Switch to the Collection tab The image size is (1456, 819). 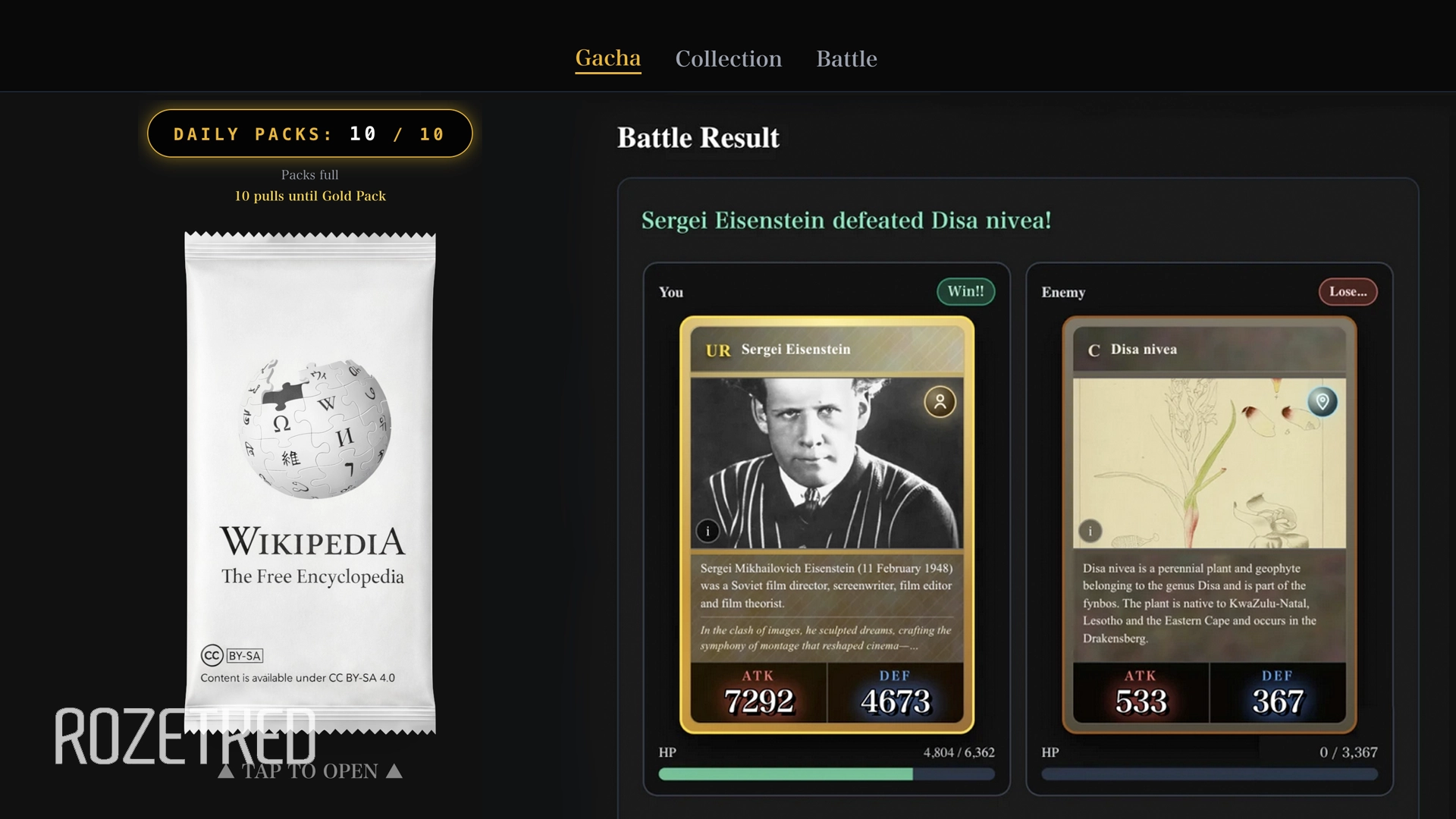(x=729, y=59)
